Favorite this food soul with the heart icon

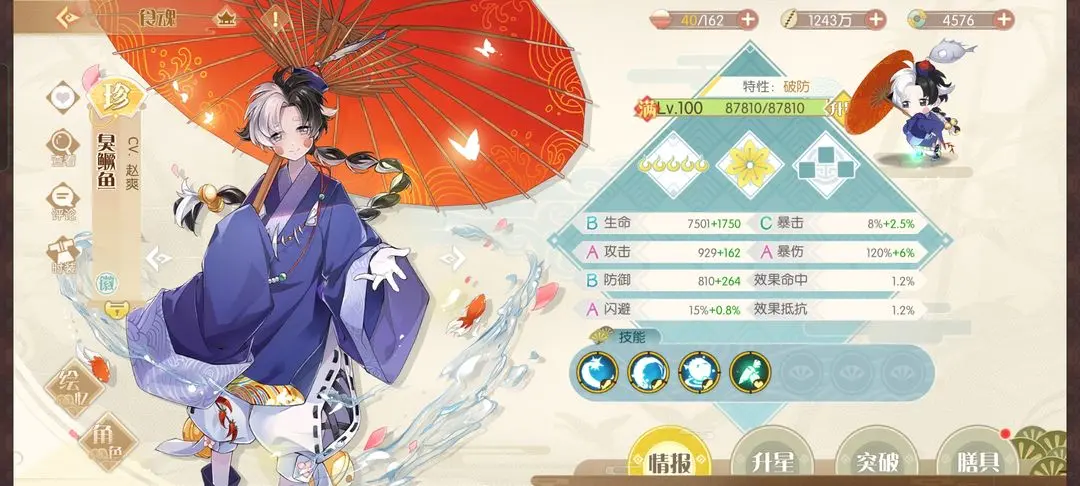pyautogui.click(x=65, y=98)
